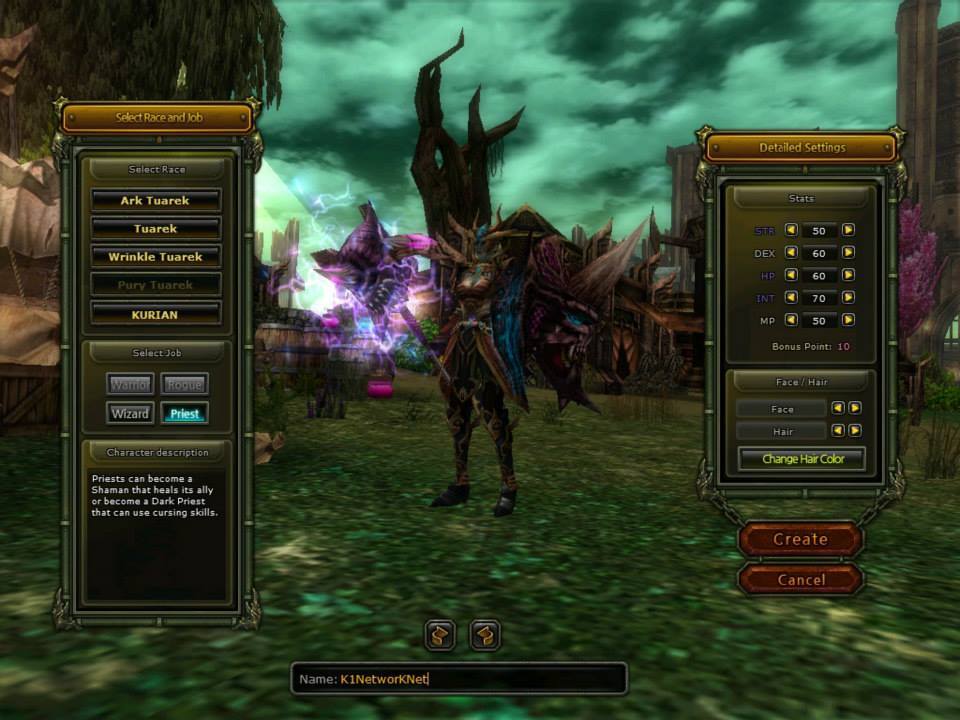Switch to the next face option

click(855, 408)
